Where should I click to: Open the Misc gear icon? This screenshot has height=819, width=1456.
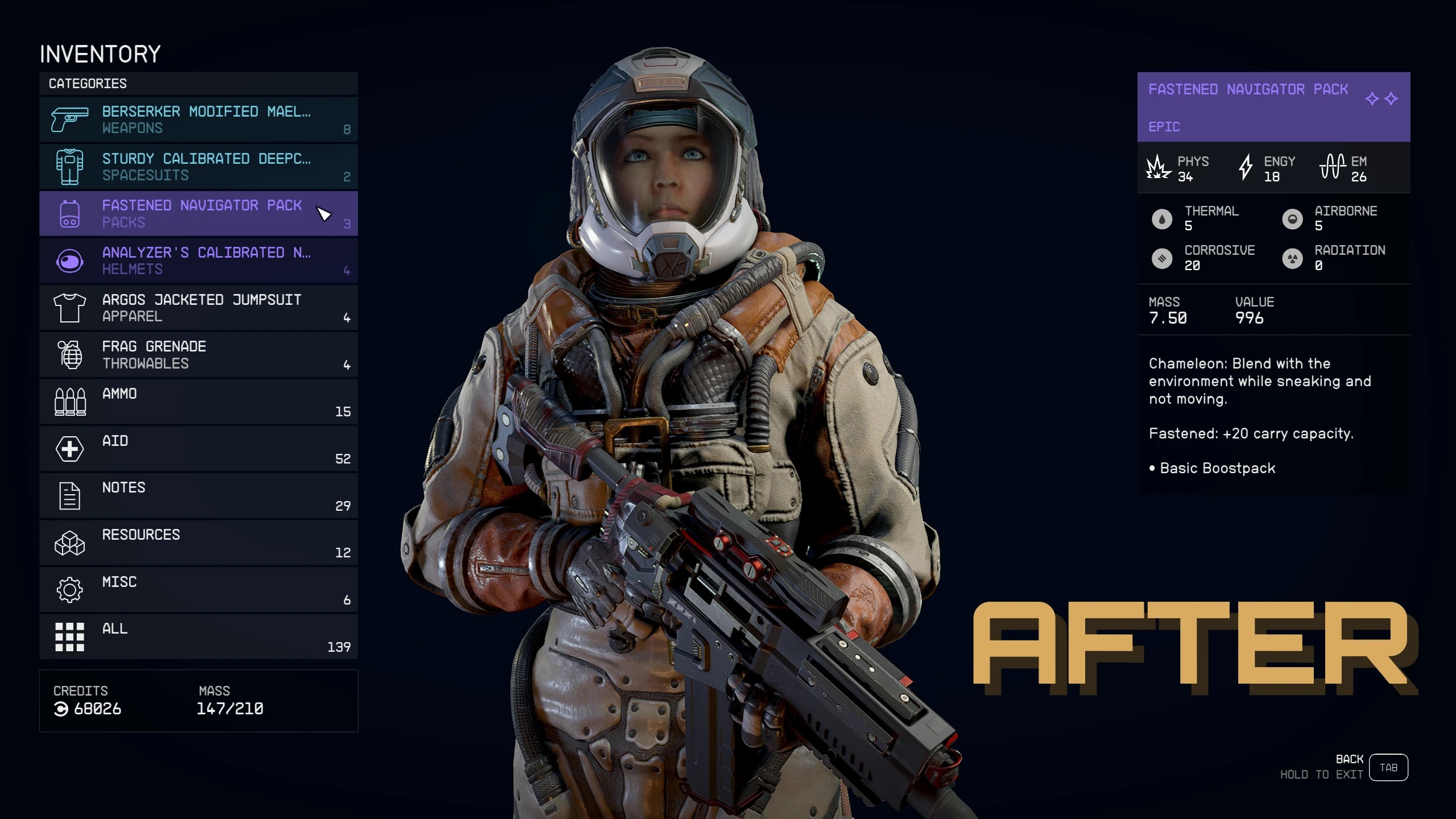[68, 589]
